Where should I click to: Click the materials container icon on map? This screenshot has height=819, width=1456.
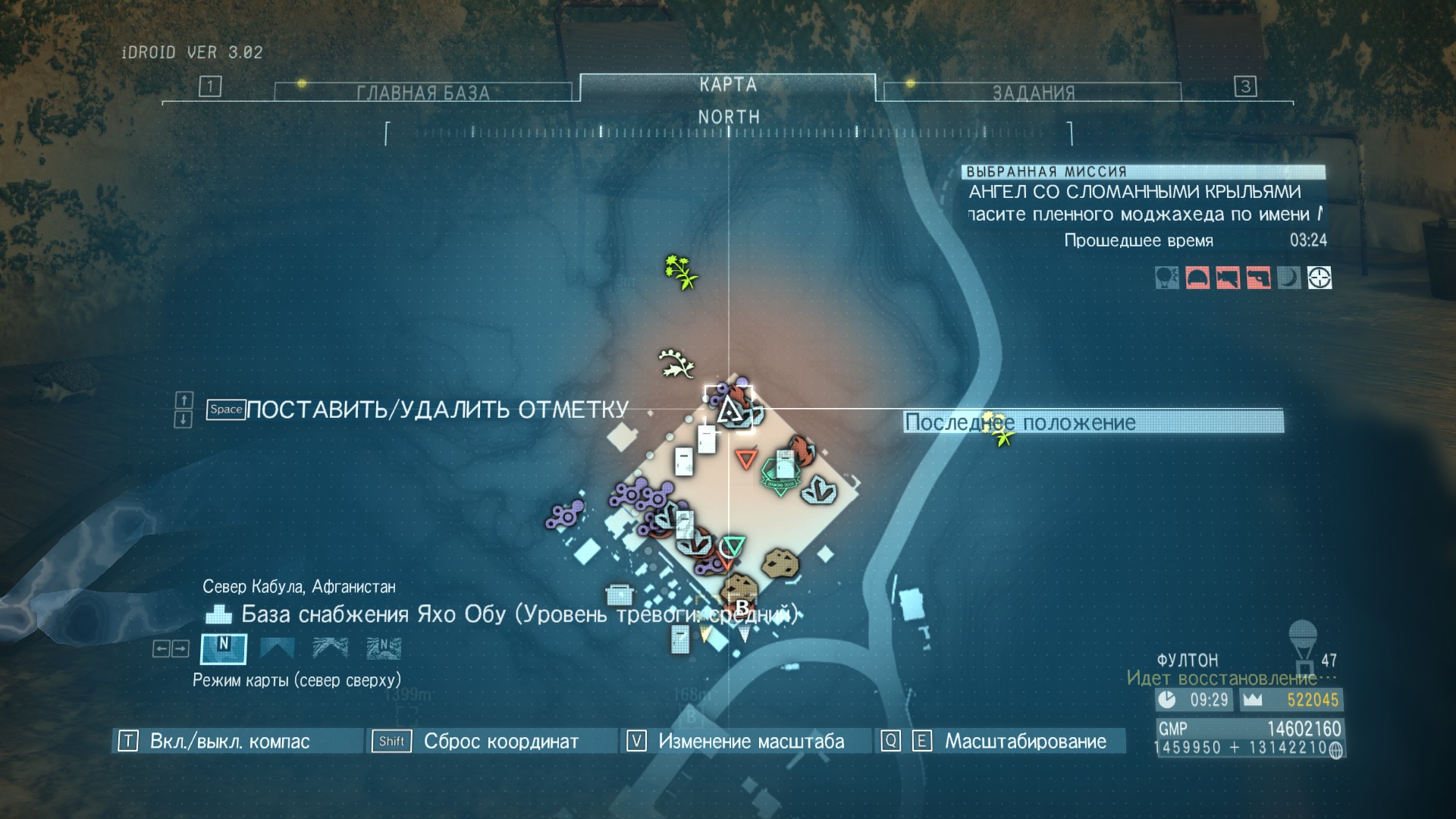tap(620, 594)
